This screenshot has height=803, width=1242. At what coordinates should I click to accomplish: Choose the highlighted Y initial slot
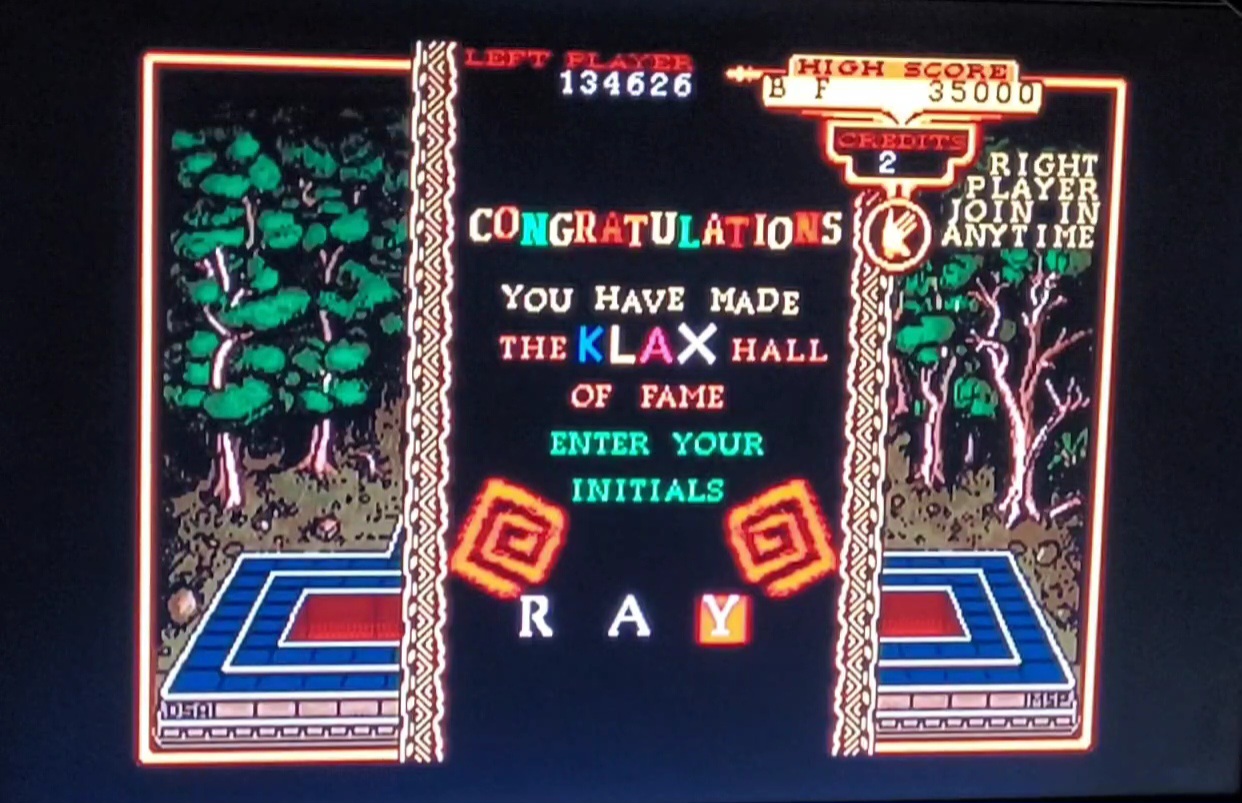(x=722, y=618)
